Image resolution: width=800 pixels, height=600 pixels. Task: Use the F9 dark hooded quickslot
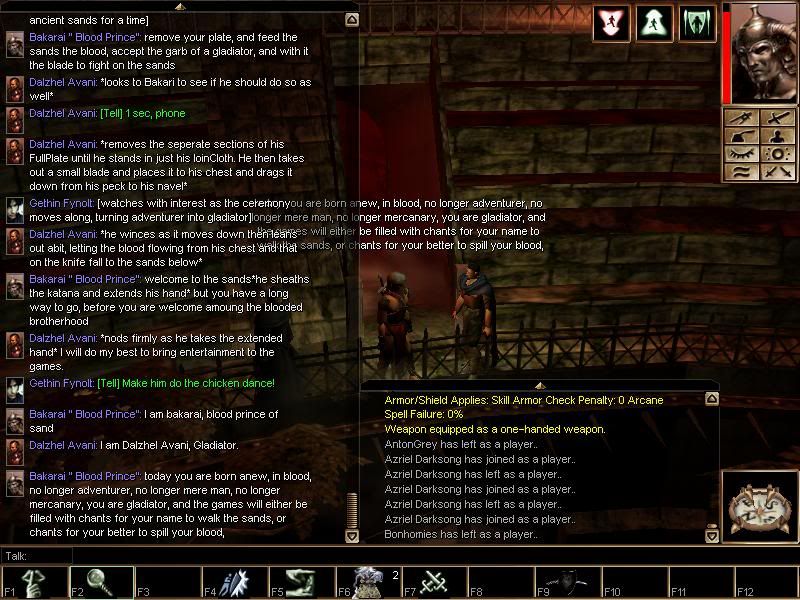568,581
